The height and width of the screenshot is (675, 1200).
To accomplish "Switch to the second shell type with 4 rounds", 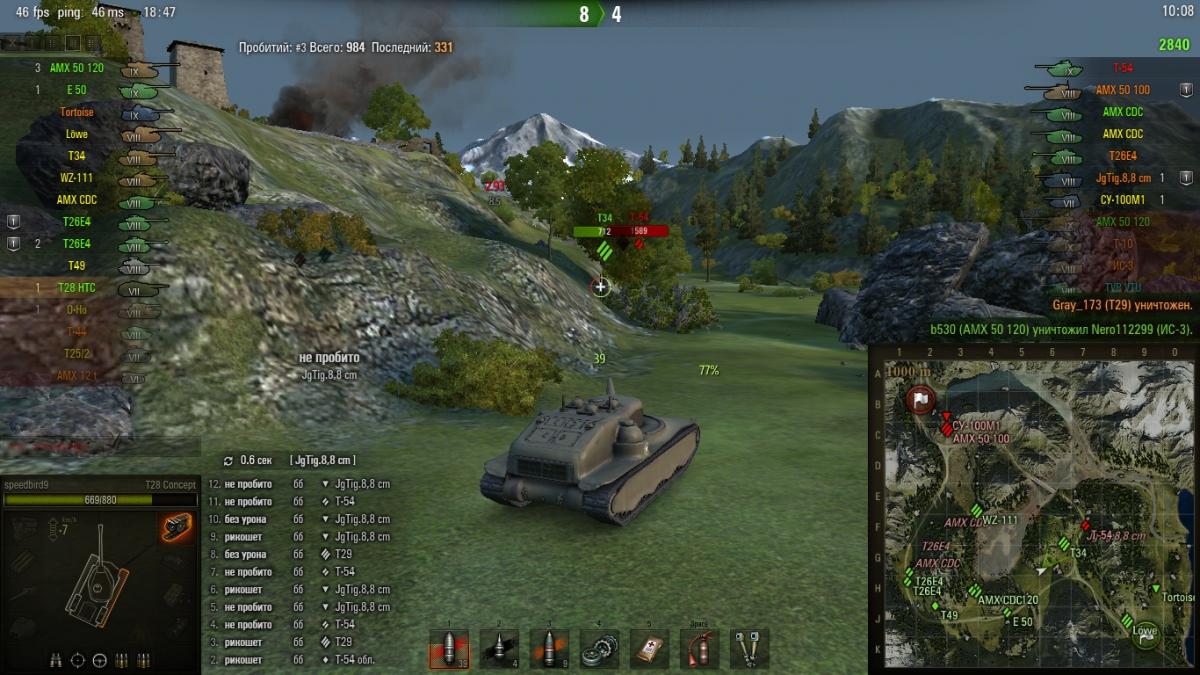I will click(x=499, y=649).
